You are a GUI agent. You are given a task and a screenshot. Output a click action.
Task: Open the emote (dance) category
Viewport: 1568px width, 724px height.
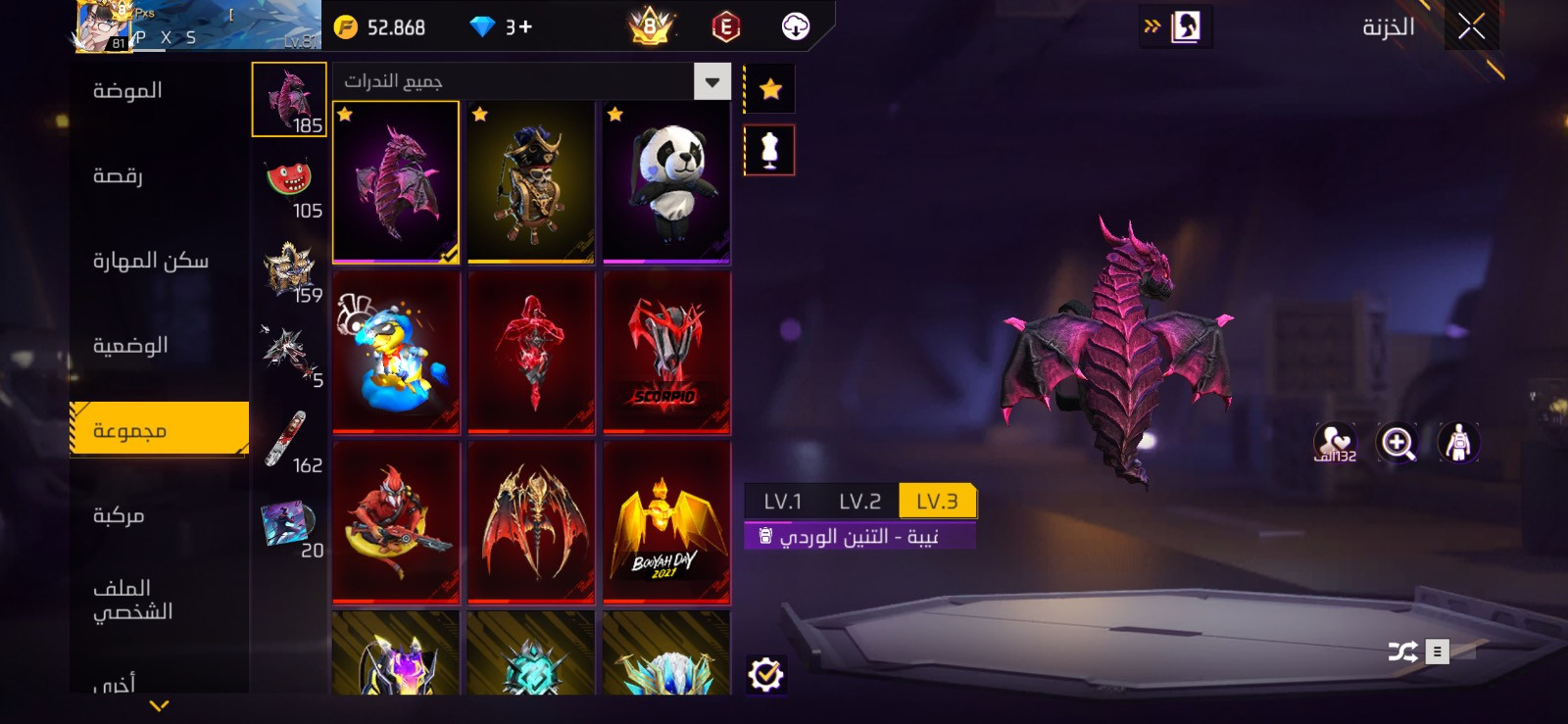[x=118, y=176]
